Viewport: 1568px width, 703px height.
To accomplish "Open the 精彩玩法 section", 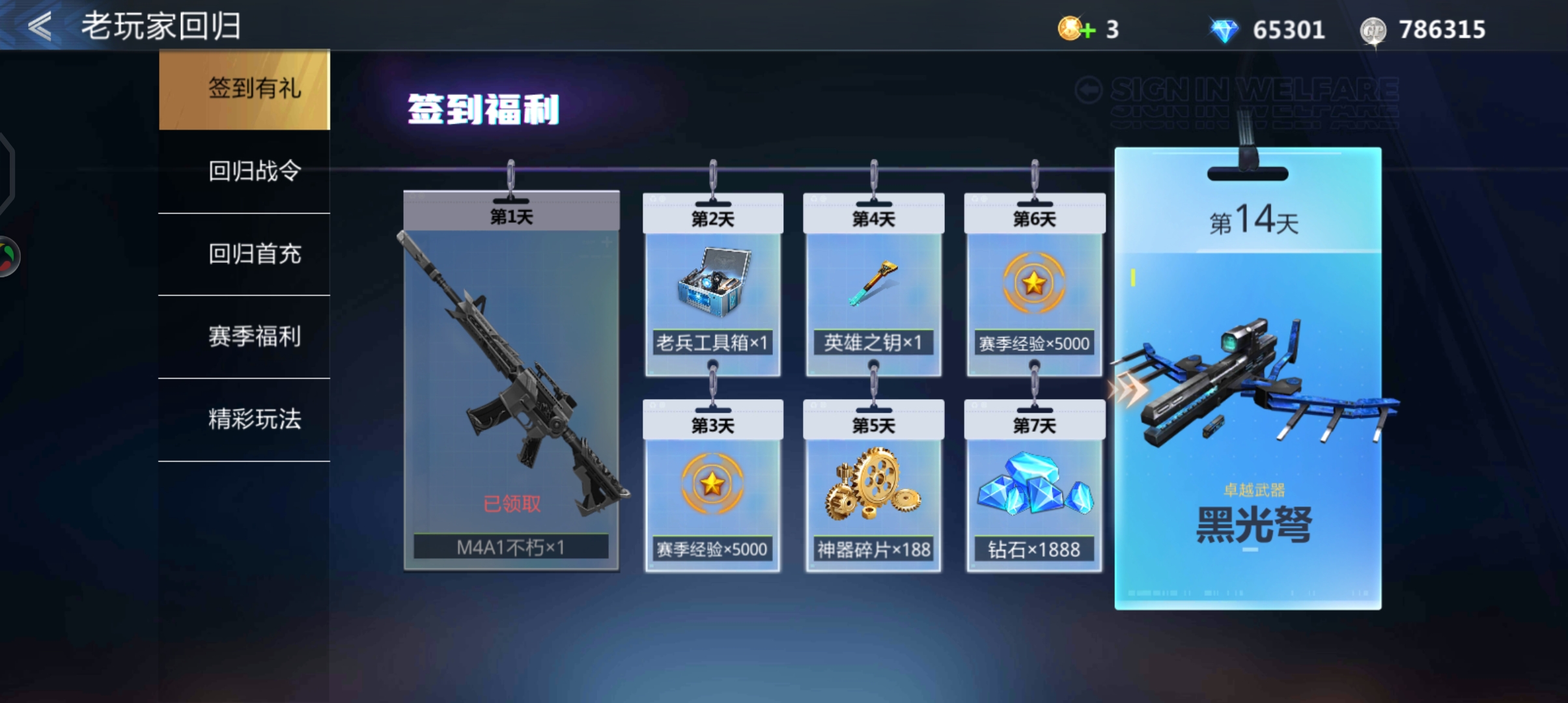I will tap(254, 420).
